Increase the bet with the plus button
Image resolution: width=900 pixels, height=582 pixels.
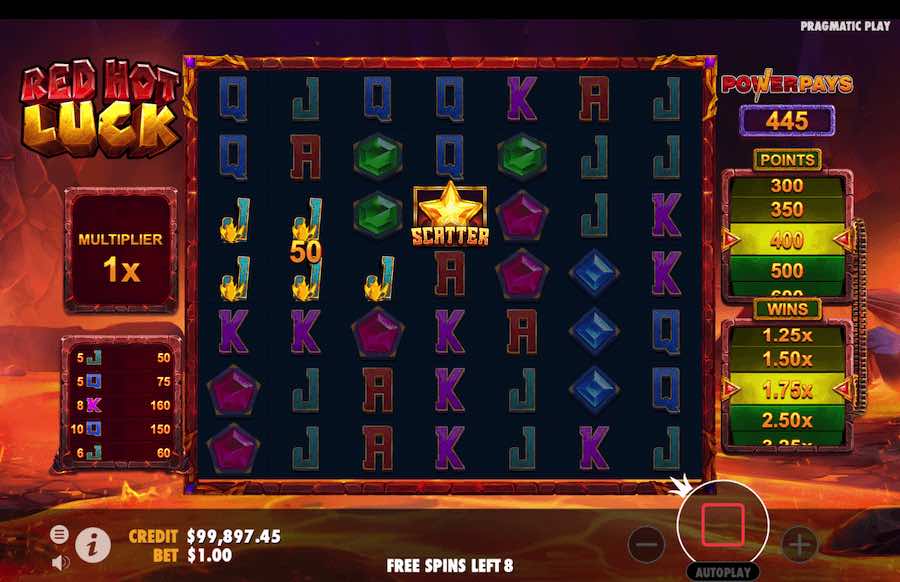(799, 544)
